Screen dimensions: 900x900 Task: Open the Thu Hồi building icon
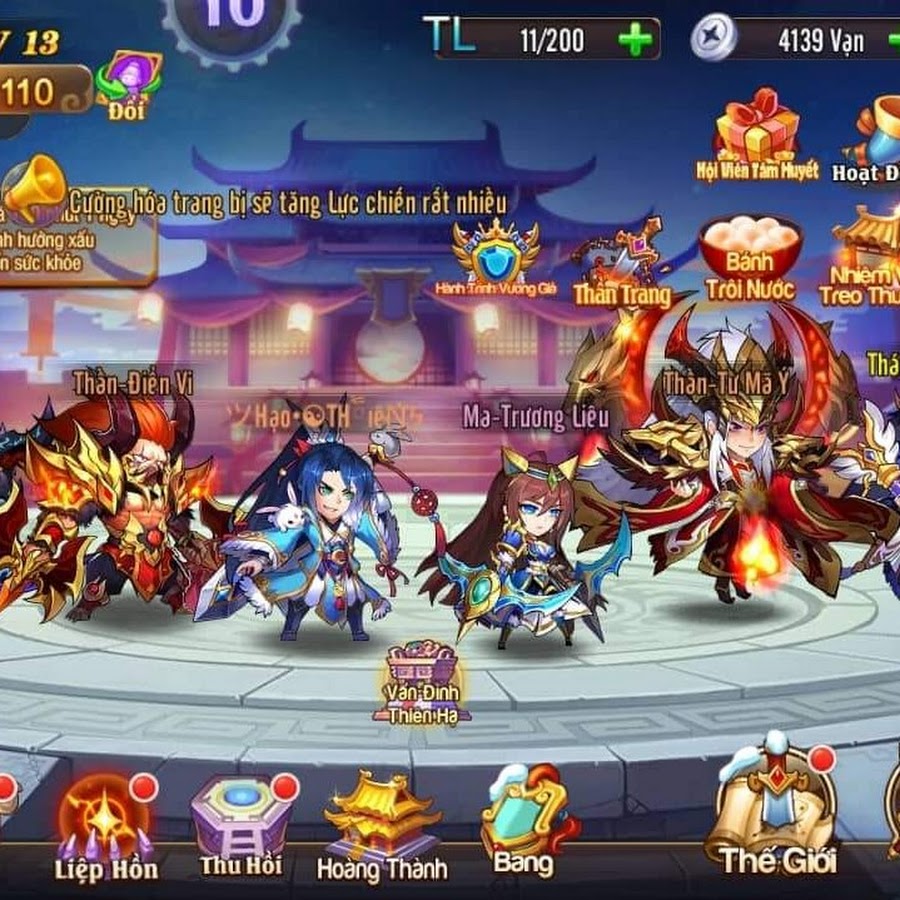tap(240, 820)
